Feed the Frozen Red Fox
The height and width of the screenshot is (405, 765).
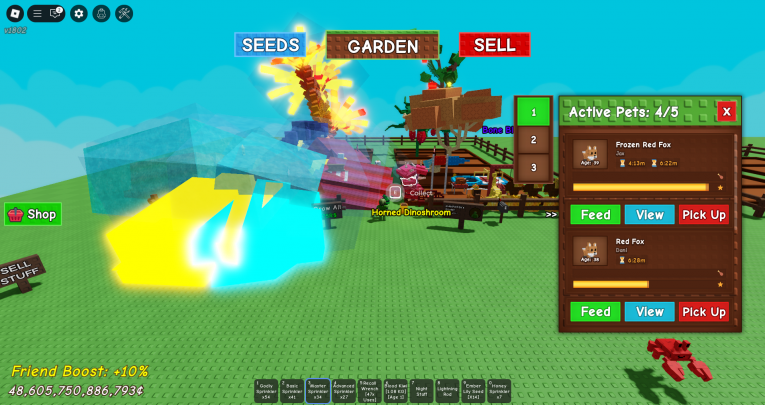tap(595, 214)
